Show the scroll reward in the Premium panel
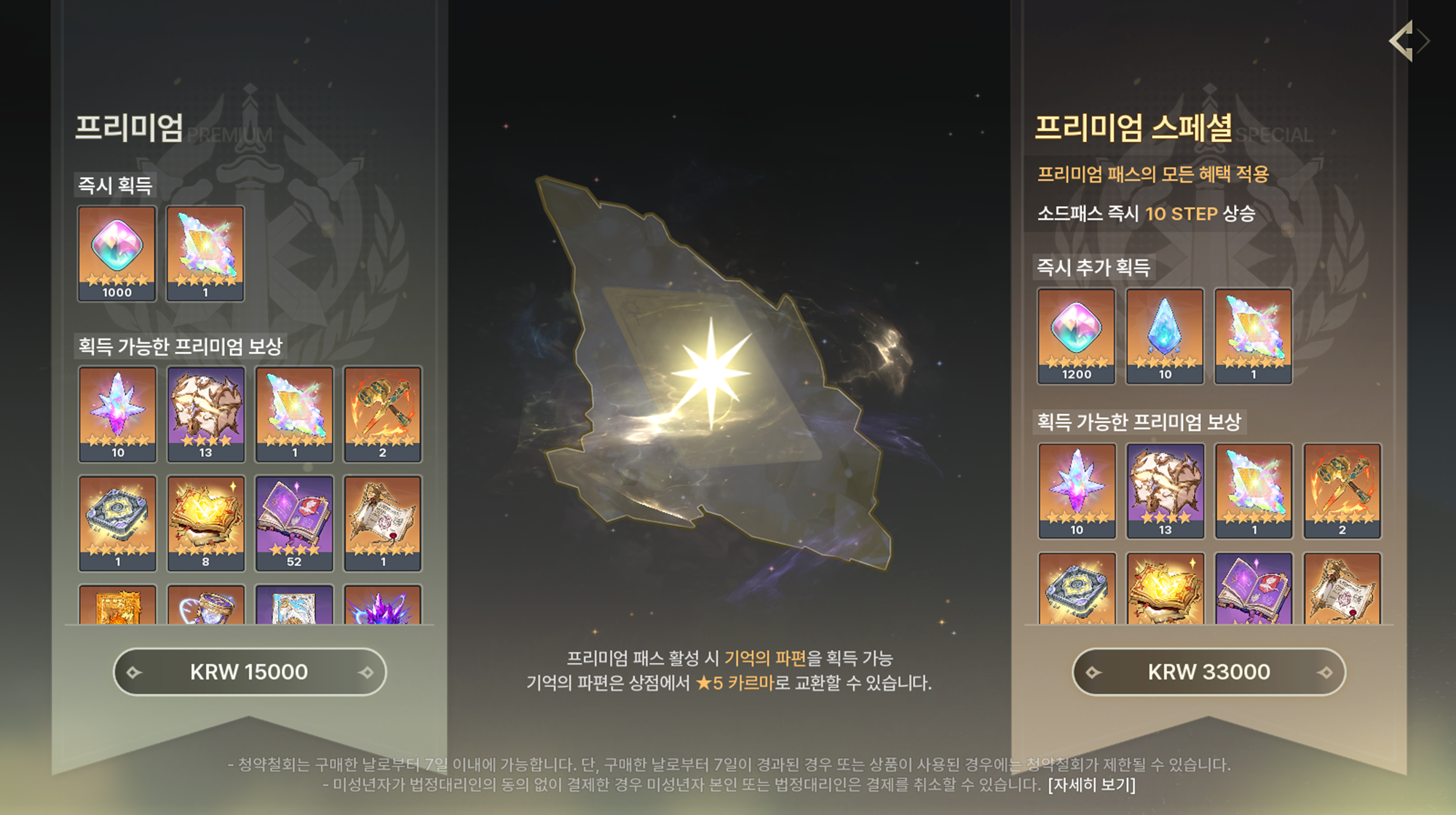Screen dimensions: 1456x815 (383, 522)
